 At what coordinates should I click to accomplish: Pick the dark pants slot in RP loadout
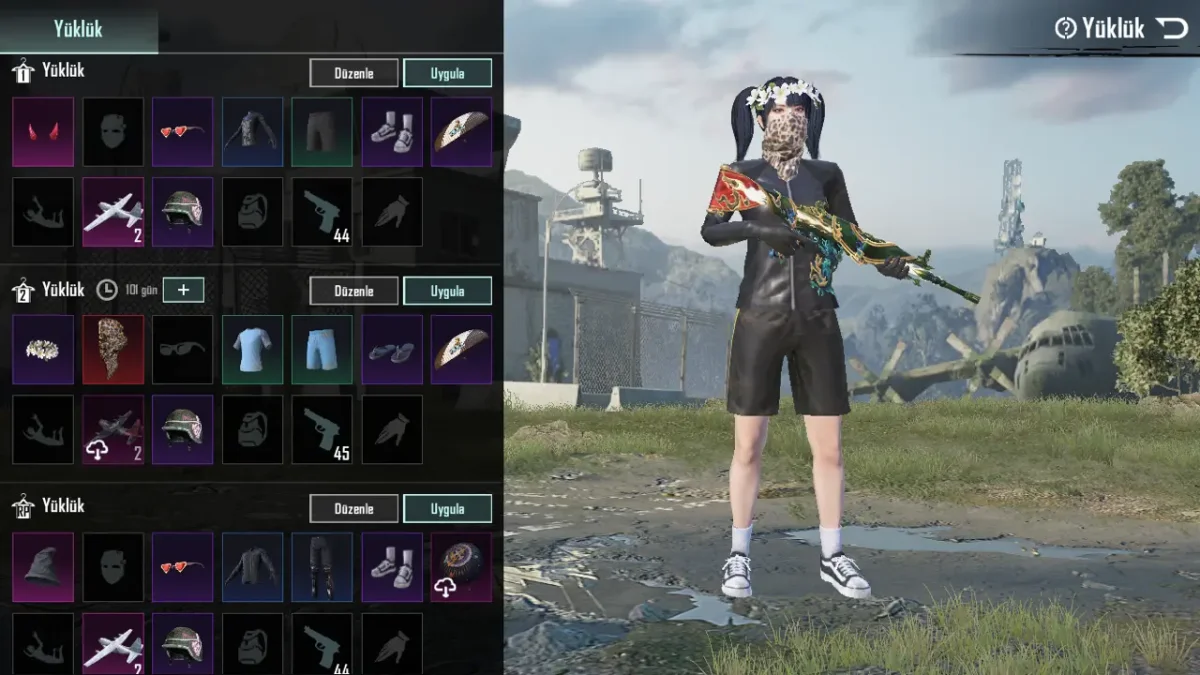pos(322,567)
